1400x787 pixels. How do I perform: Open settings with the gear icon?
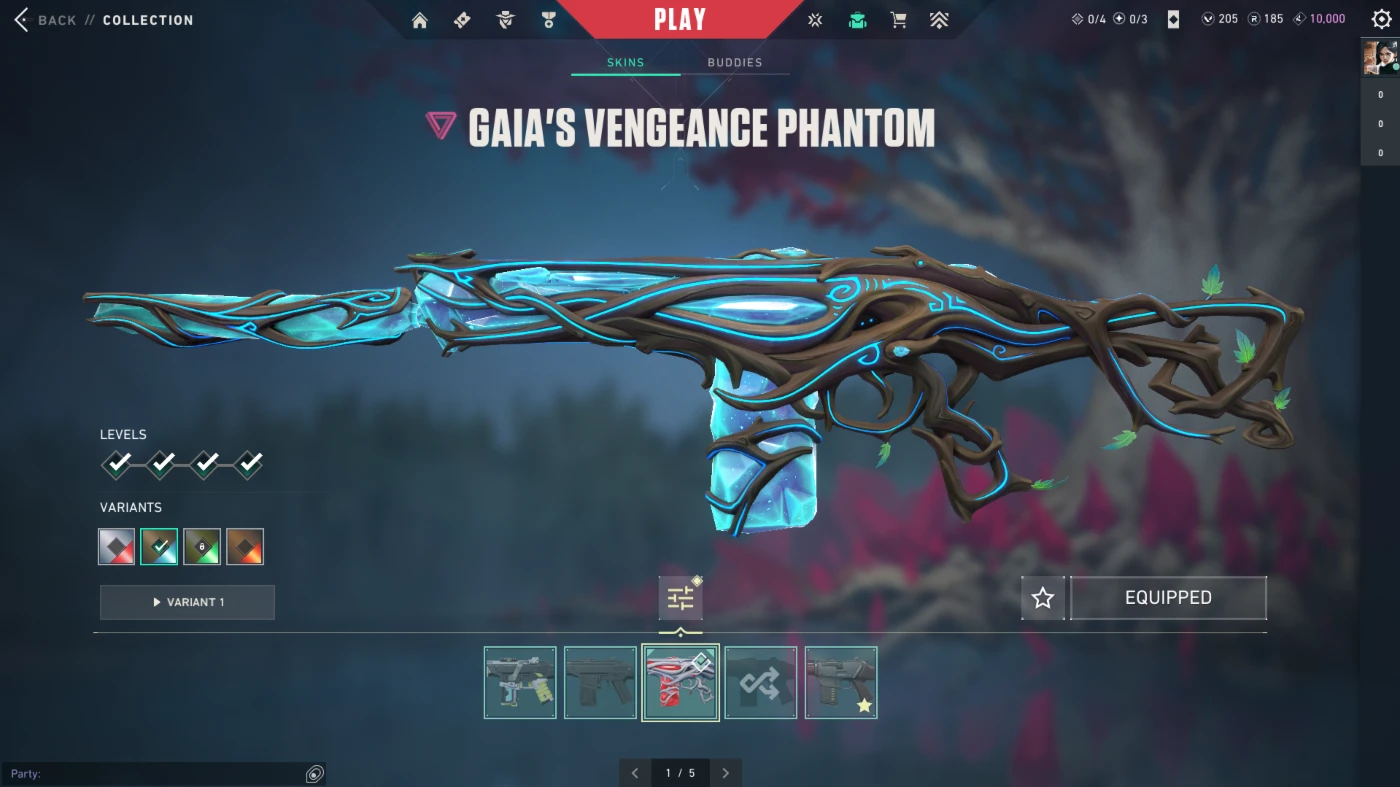(x=1381, y=19)
